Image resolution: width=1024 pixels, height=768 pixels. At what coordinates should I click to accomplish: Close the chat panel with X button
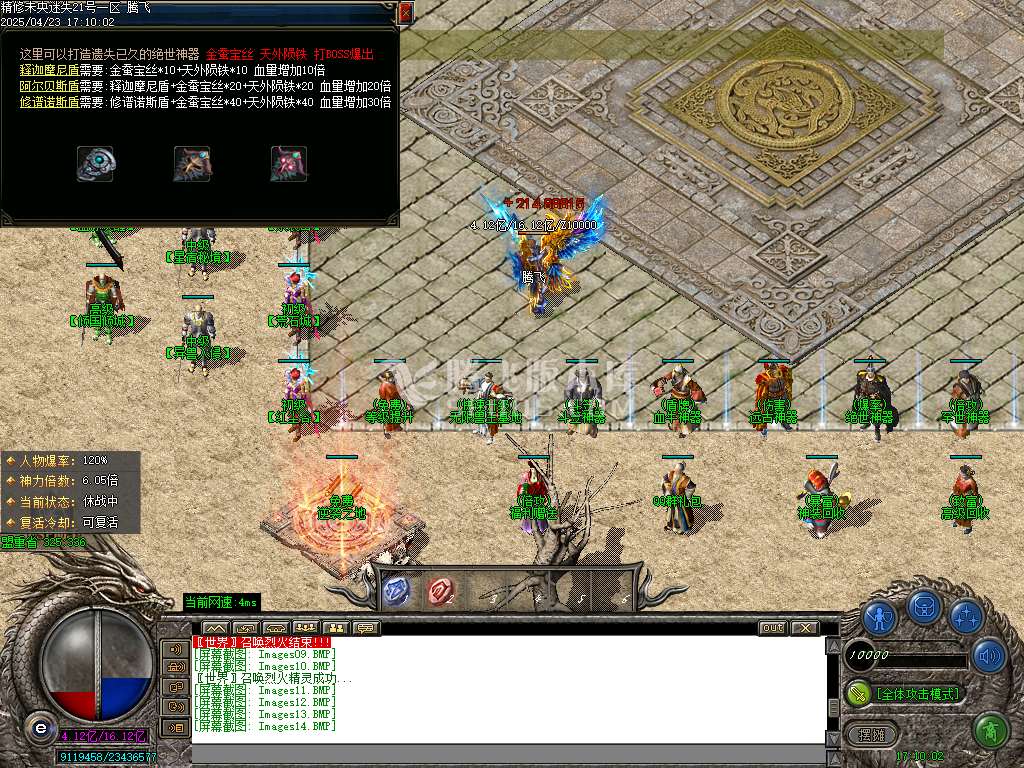[804, 628]
